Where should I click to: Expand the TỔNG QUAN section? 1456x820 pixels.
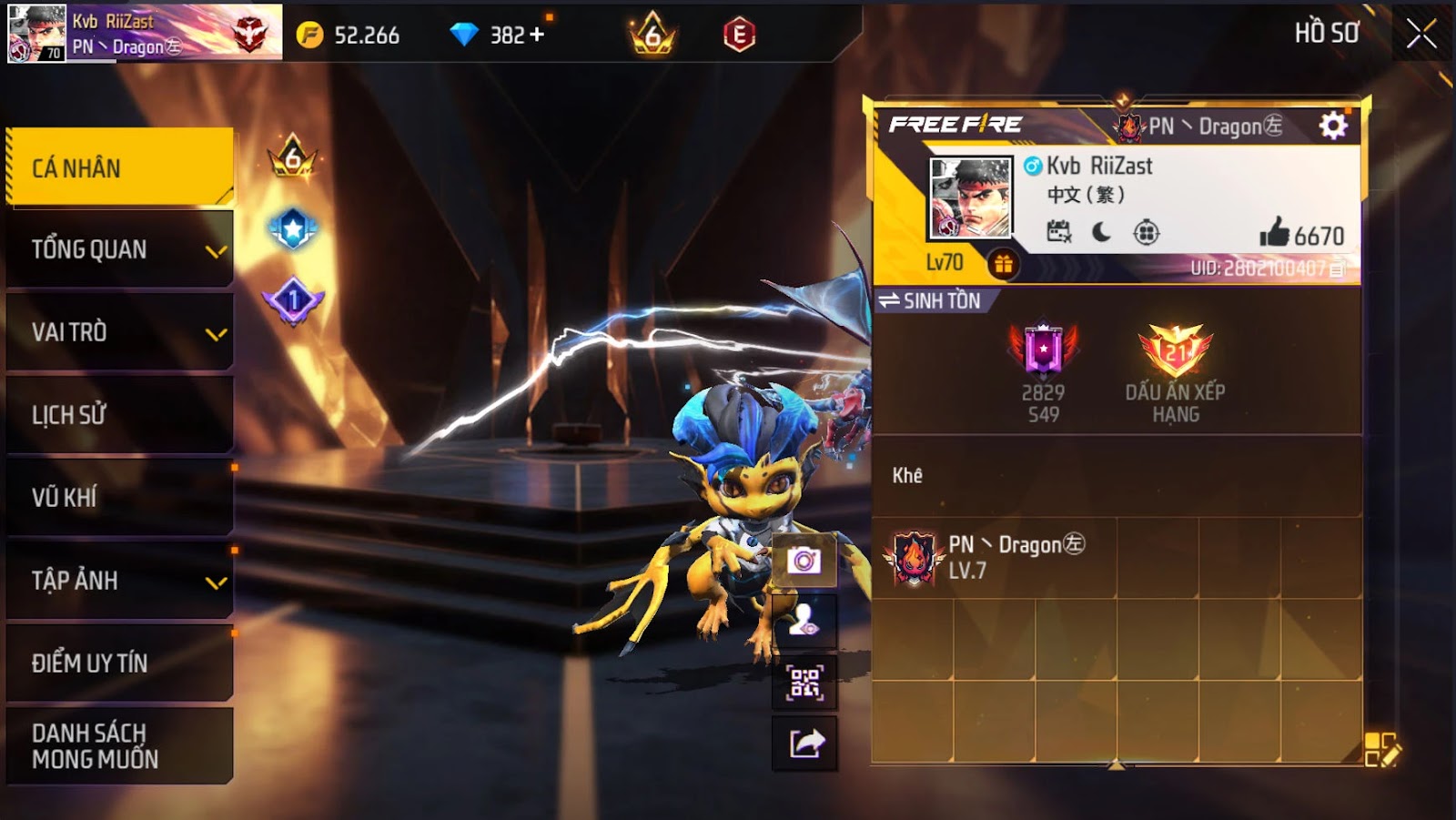click(x=119, y=249)
